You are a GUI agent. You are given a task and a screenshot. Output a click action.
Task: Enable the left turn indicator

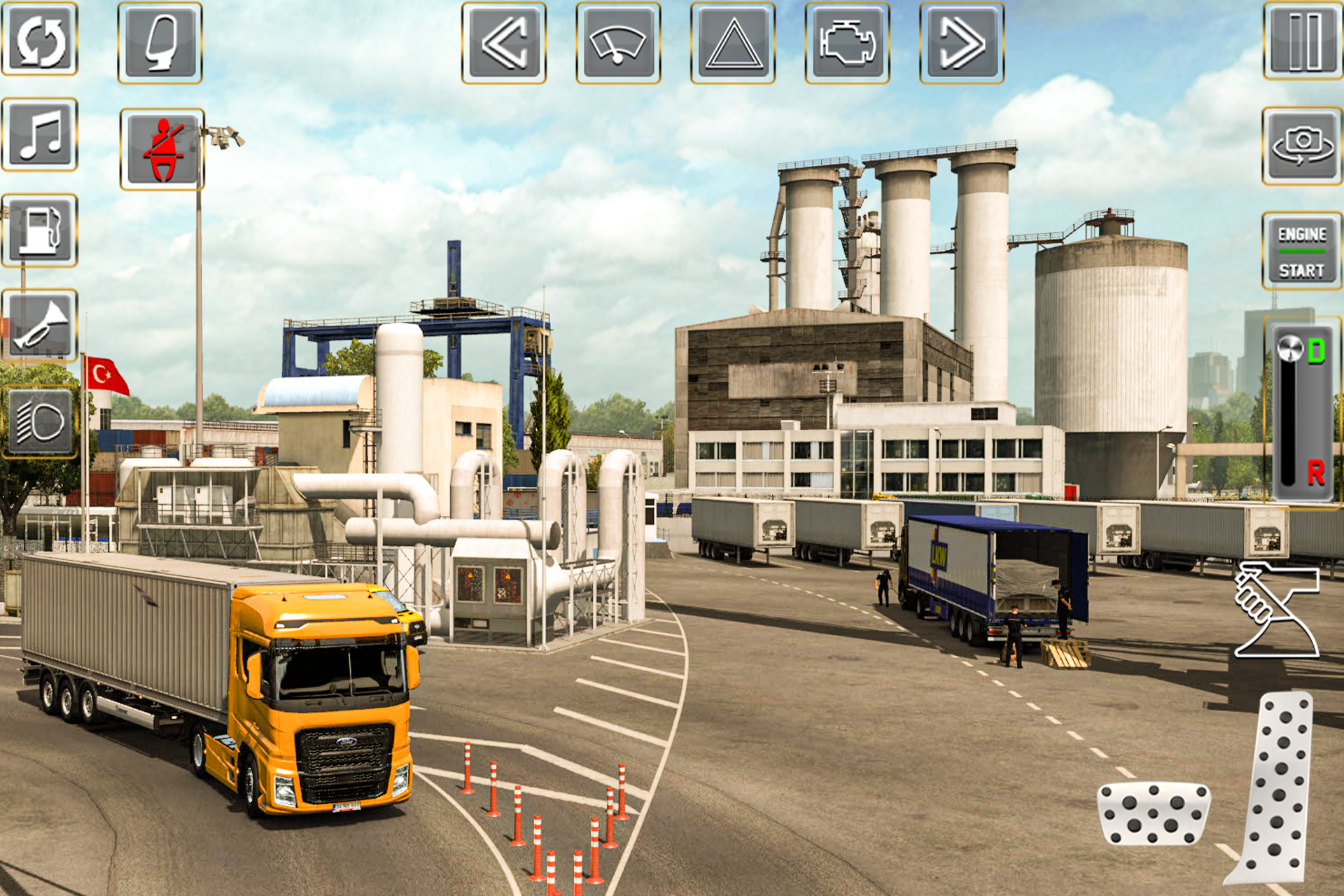click(505, 43)
